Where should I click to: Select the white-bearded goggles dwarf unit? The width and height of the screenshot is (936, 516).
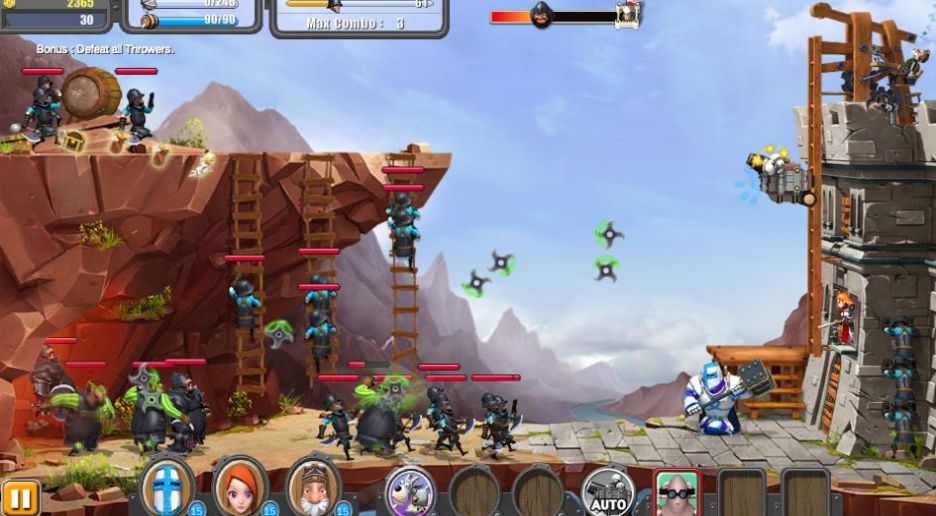pos(313,488)
